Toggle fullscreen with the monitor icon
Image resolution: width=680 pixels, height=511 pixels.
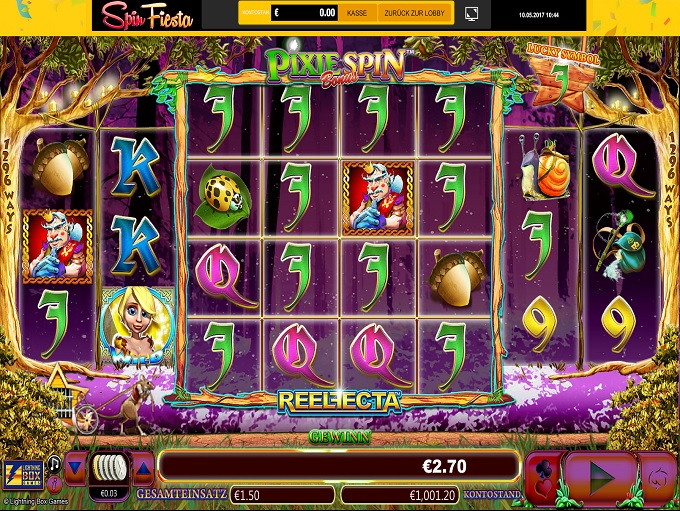coord(472,14)
